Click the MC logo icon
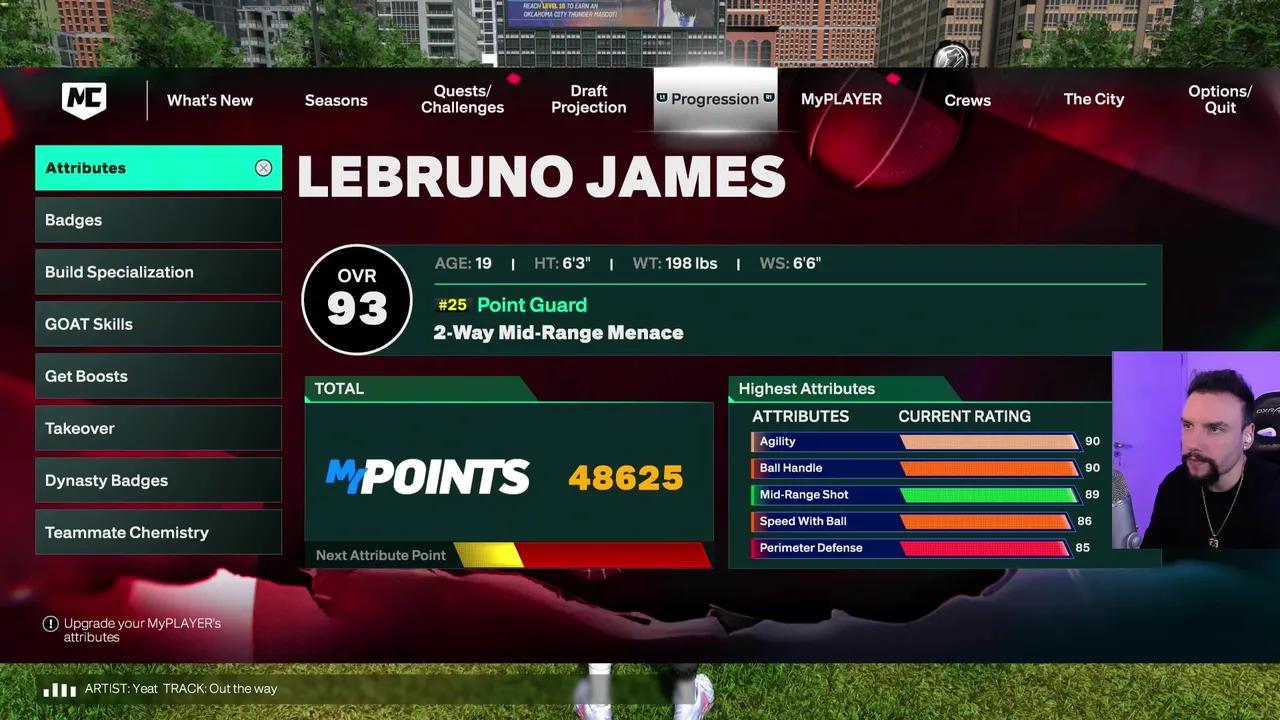The height and width of the screenshot is (720, 1280). pyautogui.click(x=84, y=100)
